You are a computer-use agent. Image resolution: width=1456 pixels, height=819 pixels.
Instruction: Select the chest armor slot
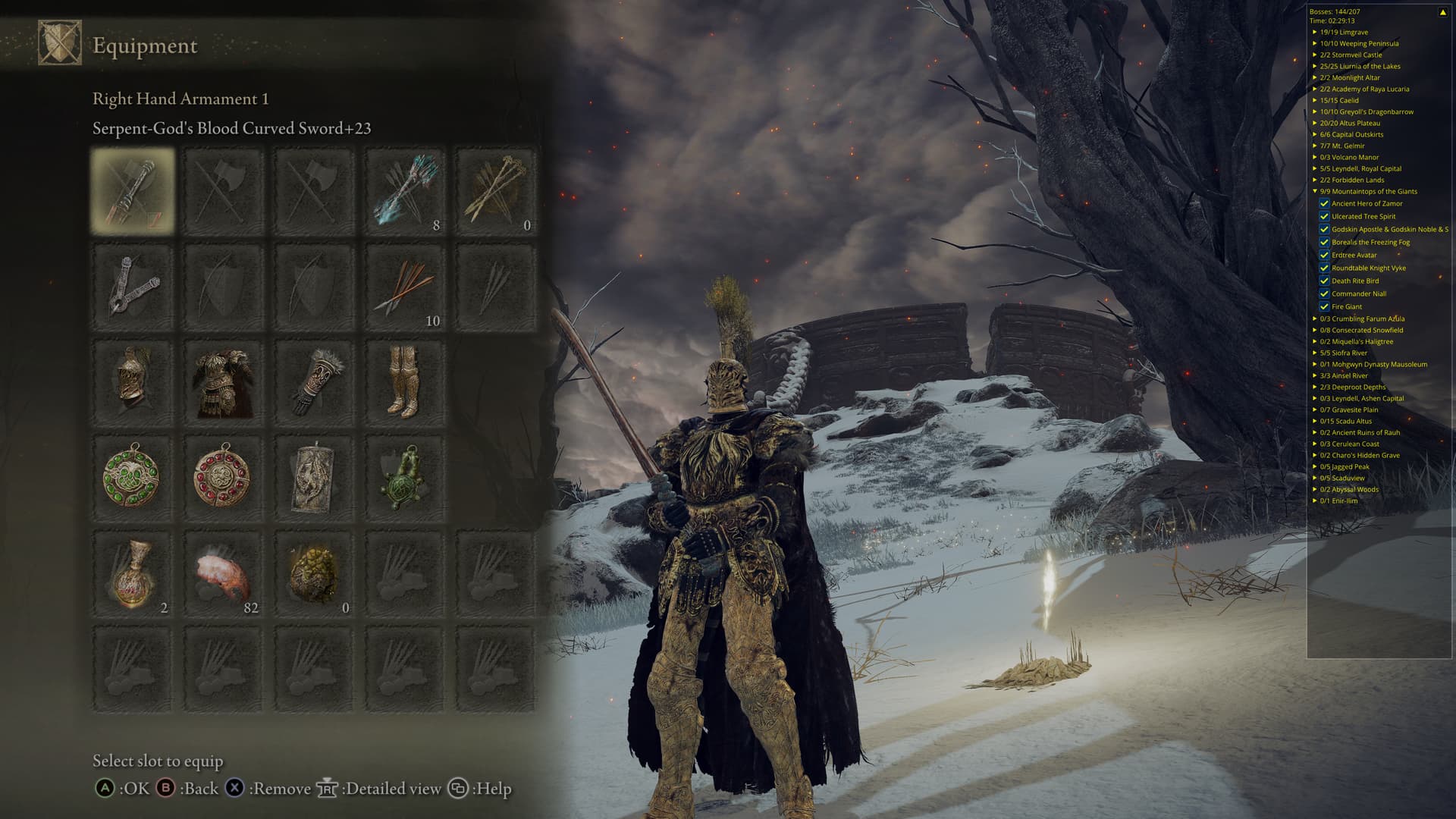coord(223,381)
